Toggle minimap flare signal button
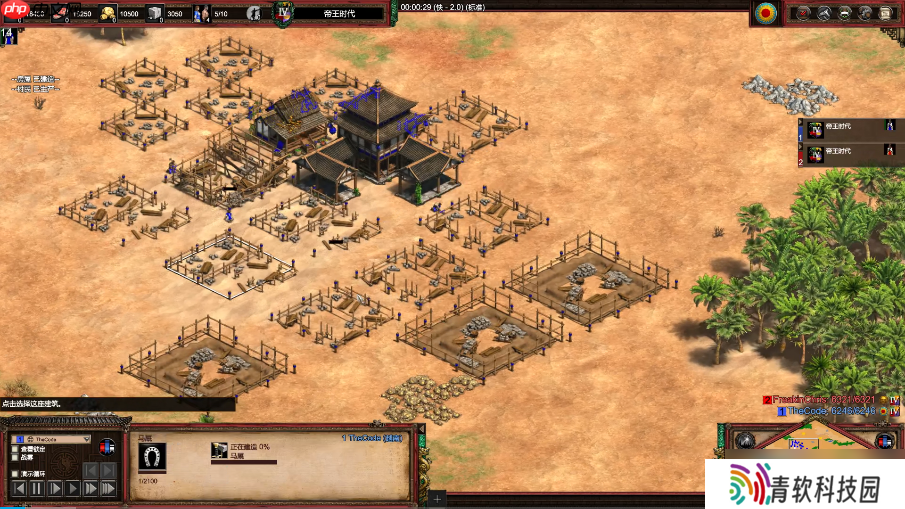The image size is (905, 509). pos(743,440)
